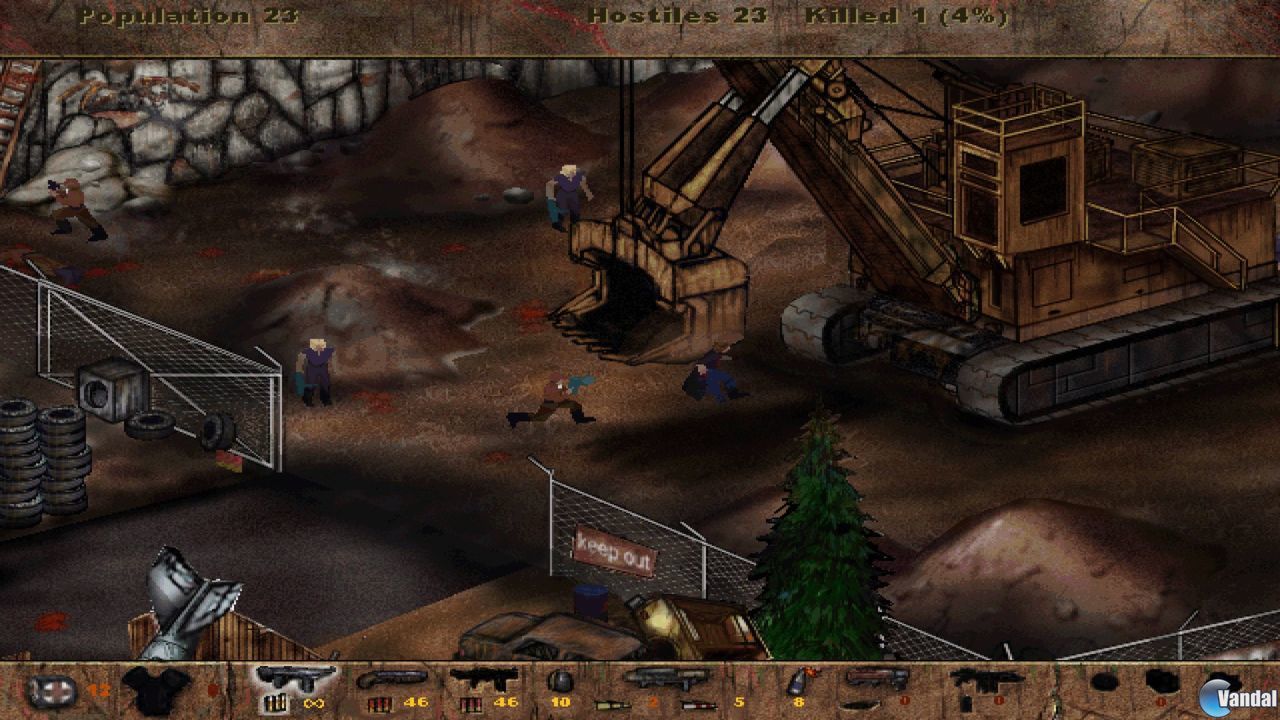Click the Hostiles 23 counter

click(x=678, y=16)
